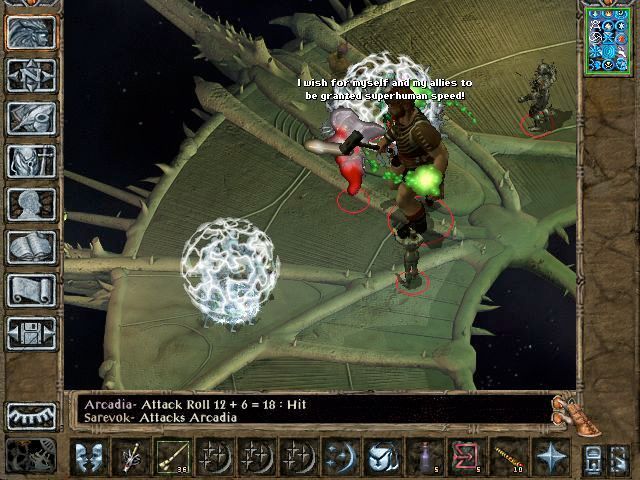Open the area map with the compass button
The height and width of the screenshot is (480, 640).
(x=31, y=75)
